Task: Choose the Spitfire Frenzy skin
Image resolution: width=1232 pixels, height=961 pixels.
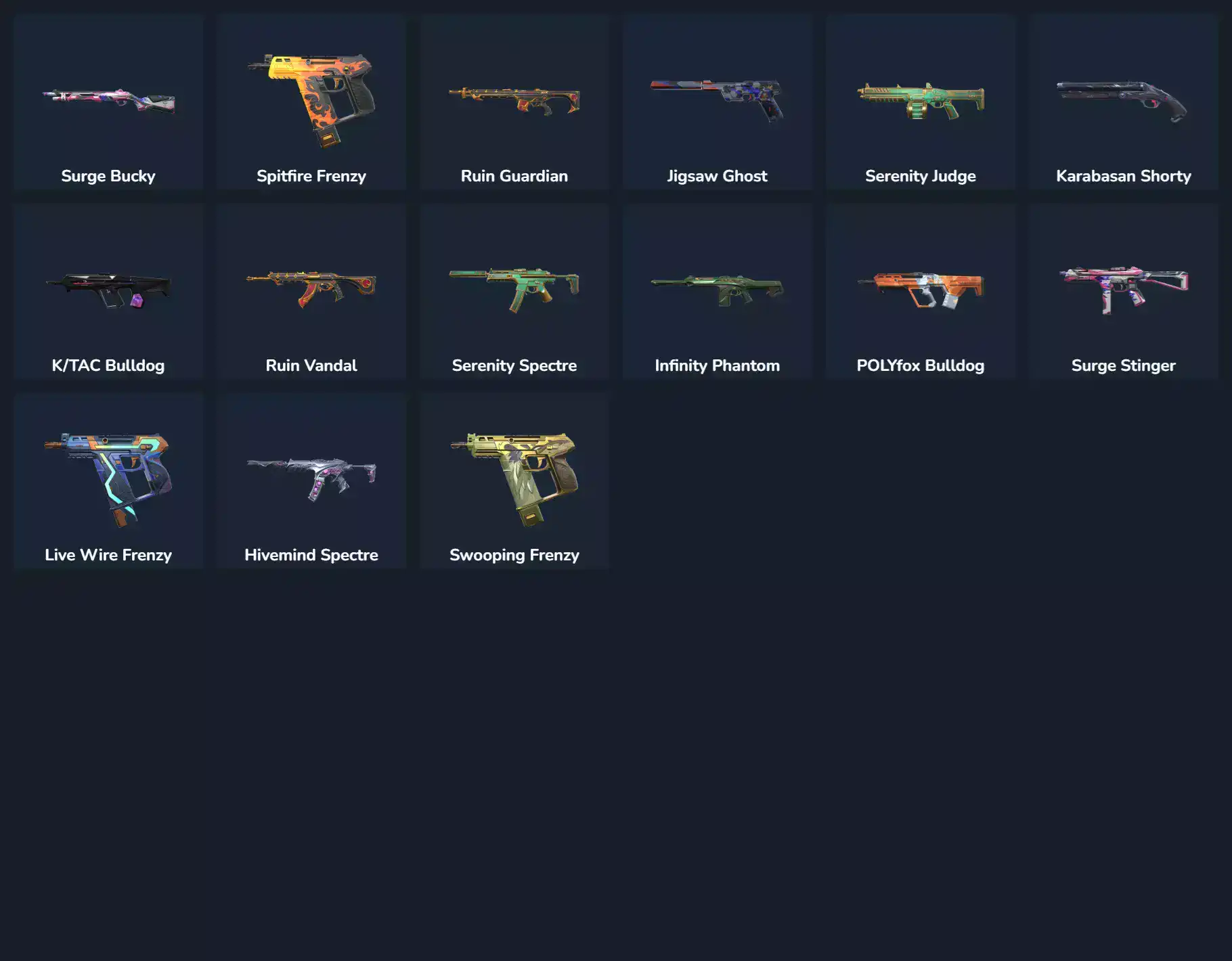Action: click(x=311, y=103)
